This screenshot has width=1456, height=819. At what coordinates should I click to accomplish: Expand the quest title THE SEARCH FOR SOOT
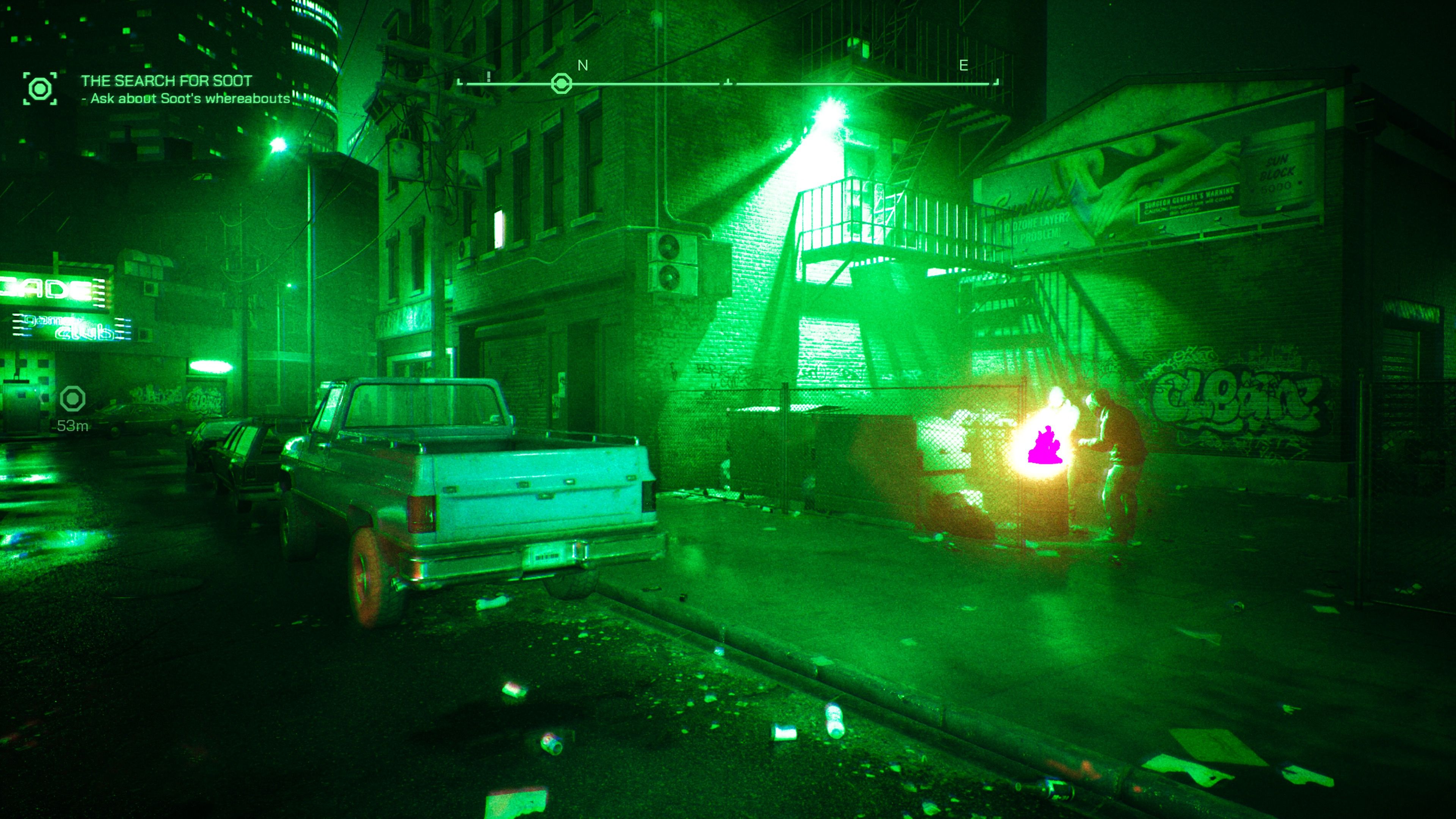click(166, 81)
